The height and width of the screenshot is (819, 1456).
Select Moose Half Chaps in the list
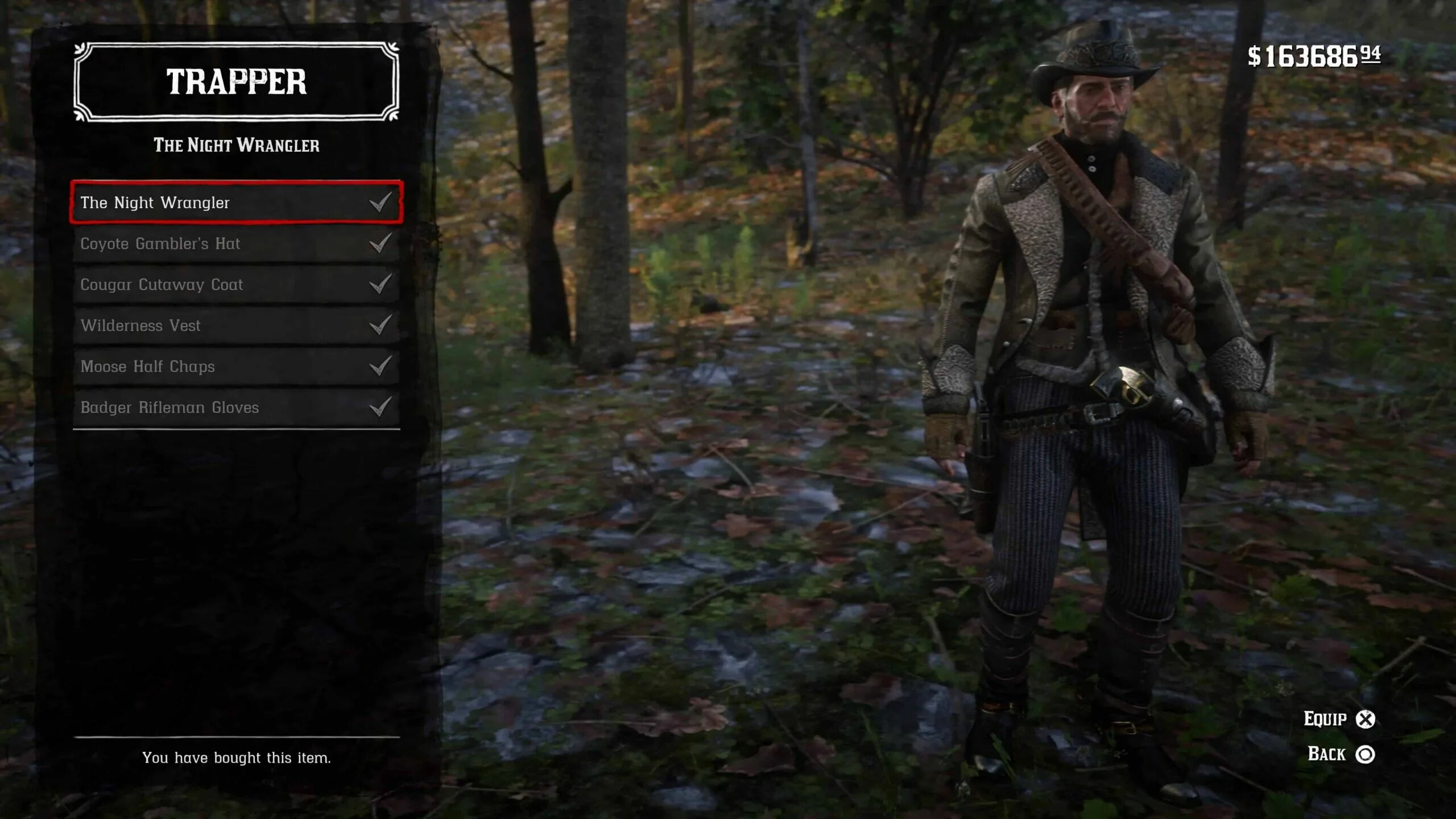pyautogui.click(x=236, y=366)
